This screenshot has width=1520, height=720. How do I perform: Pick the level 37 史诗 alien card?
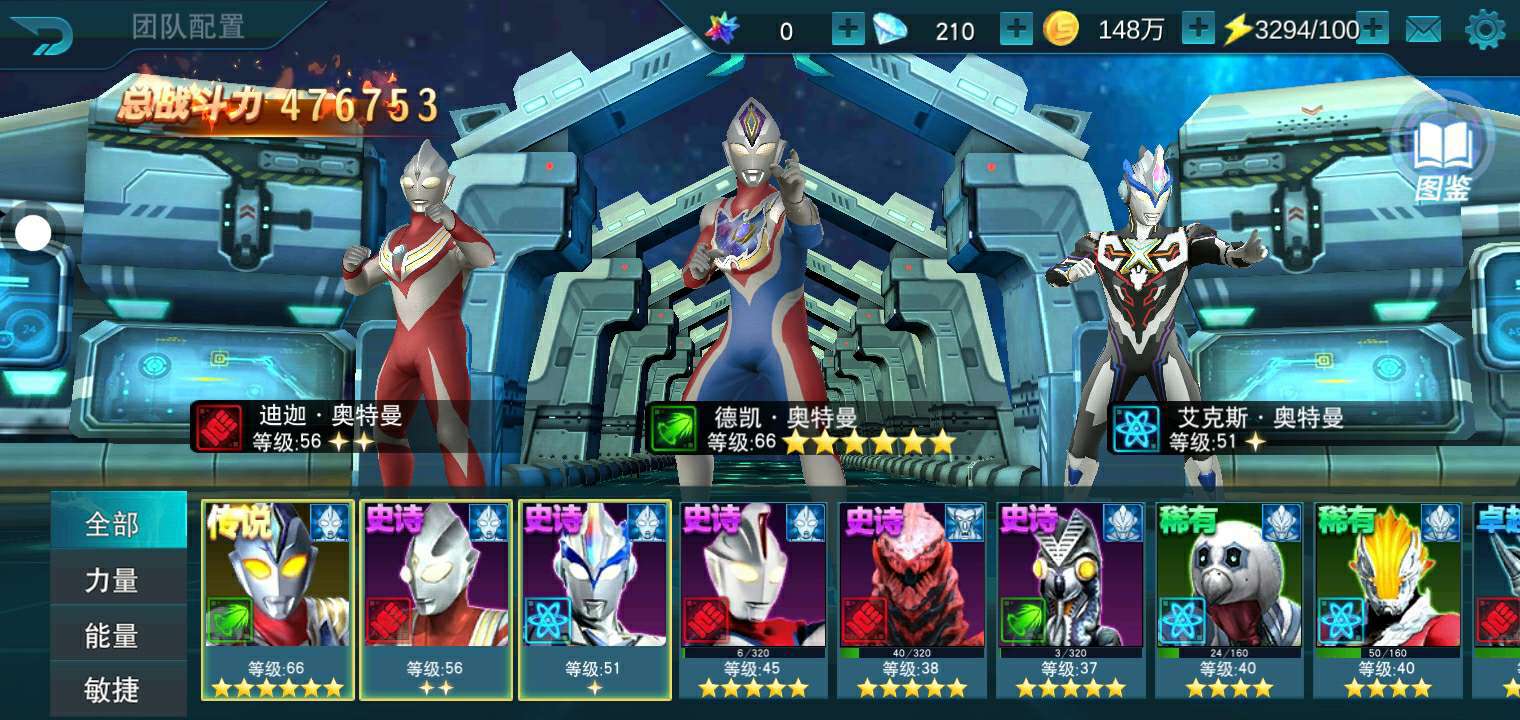[x=1070, y=598]
